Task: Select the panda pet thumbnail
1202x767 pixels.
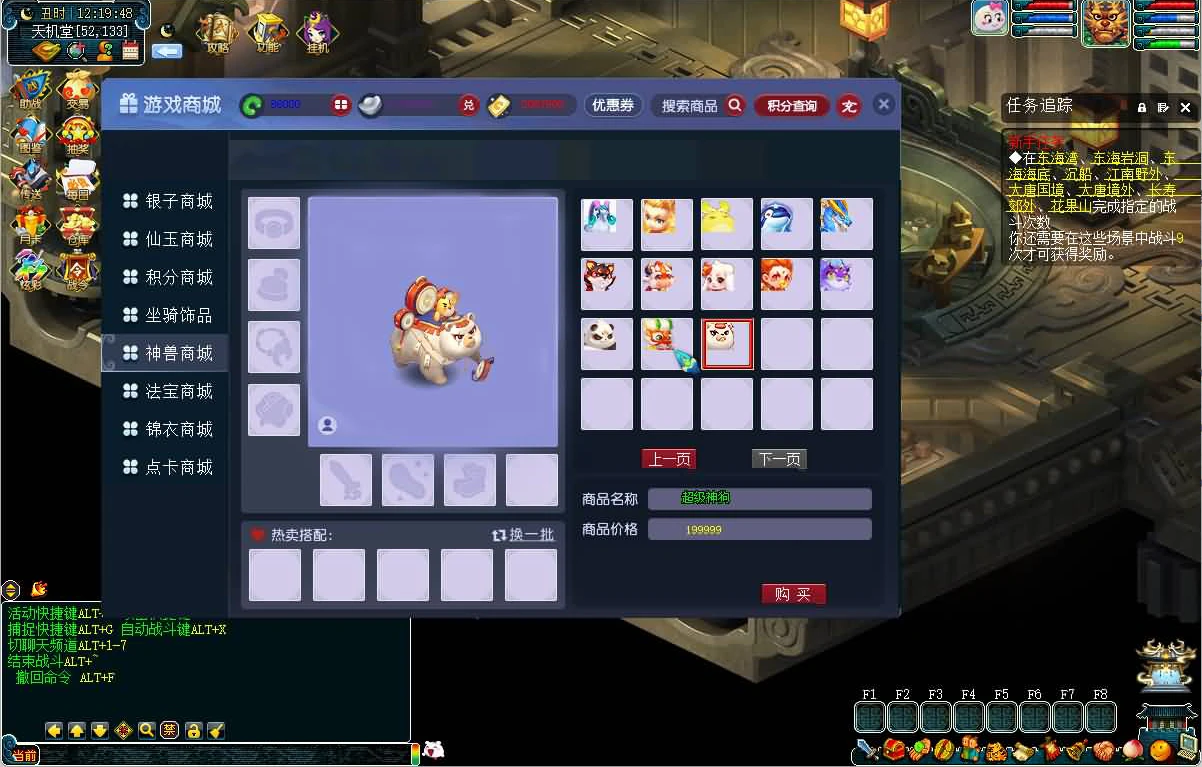Action: tap(606, 343)
